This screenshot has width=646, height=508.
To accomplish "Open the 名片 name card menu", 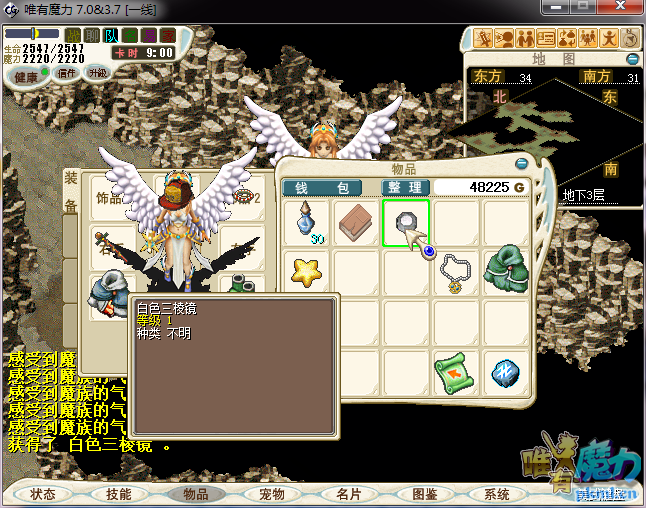I will click(348, 494).
